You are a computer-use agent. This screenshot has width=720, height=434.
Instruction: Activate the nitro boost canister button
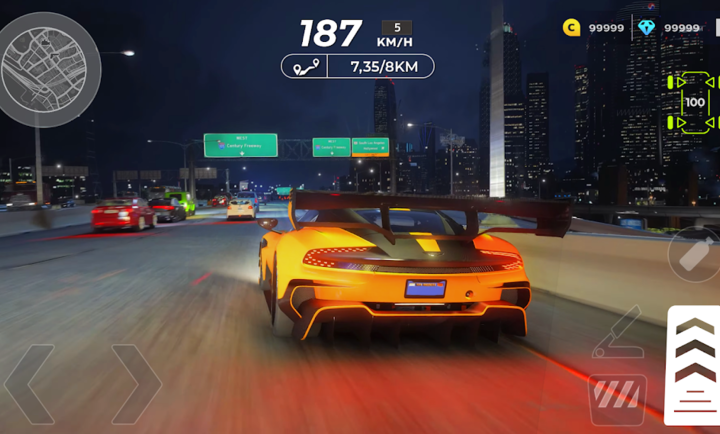(x=693, y=253)
